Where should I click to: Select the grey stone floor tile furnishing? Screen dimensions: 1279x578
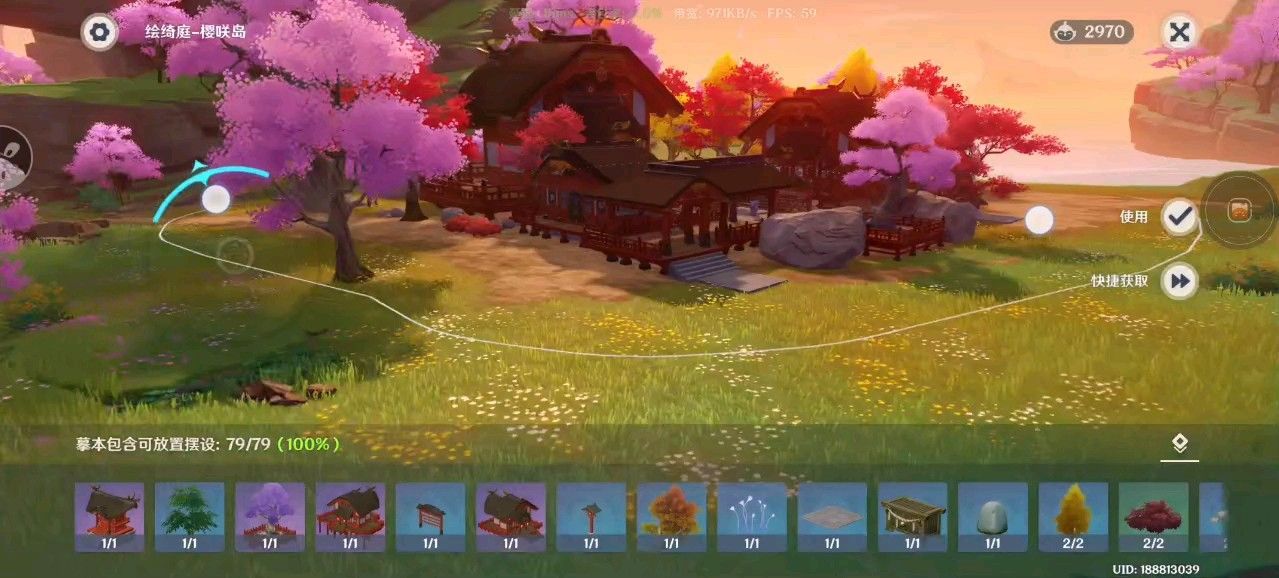click(832, 516)
